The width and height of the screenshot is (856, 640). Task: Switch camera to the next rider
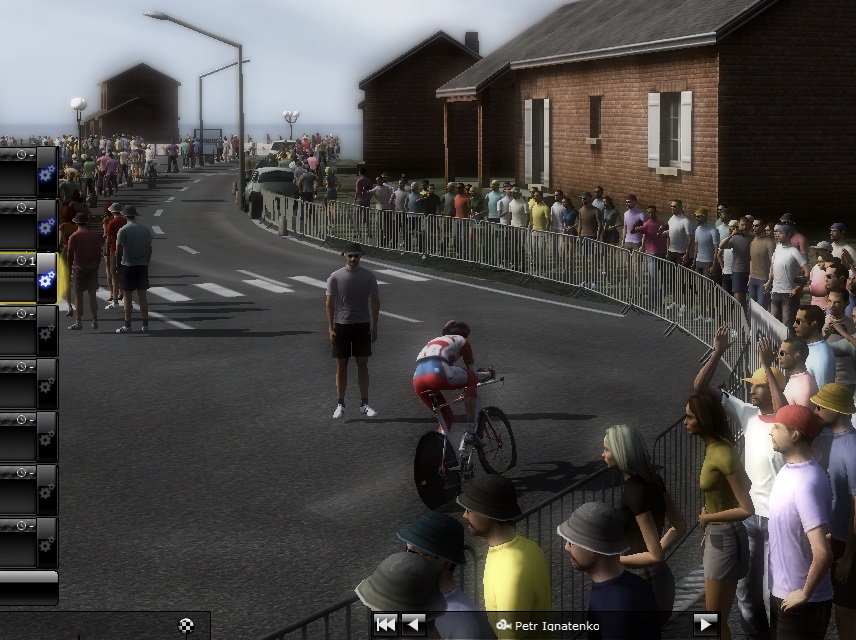[x=705, y=625]
